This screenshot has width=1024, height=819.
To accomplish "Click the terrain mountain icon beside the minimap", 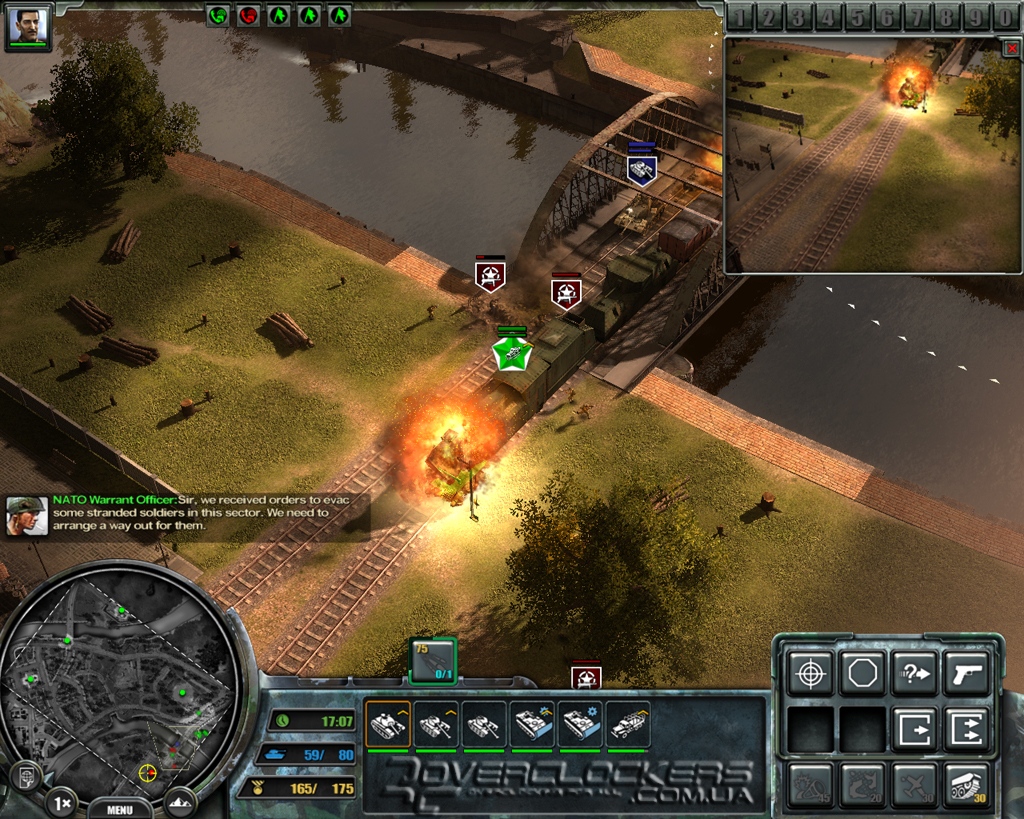I will pos(182,801).
